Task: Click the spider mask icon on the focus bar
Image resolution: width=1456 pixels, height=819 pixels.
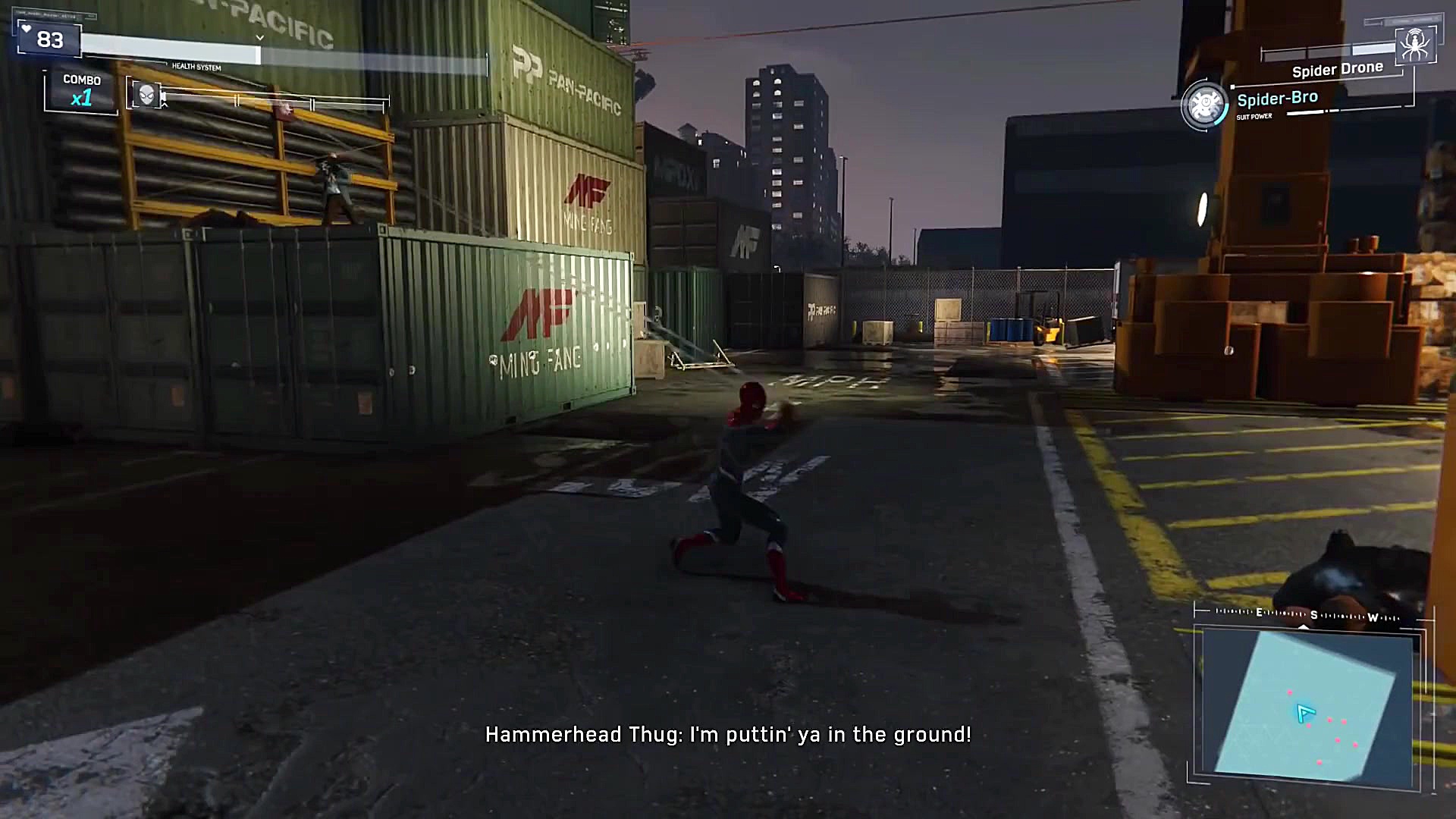Action: (147, 96)
